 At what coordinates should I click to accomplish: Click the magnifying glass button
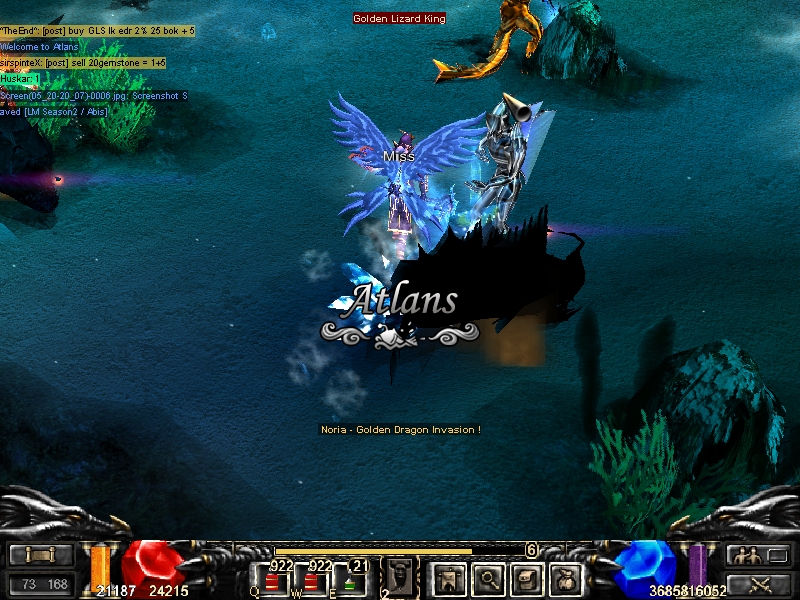pos(488,578)
